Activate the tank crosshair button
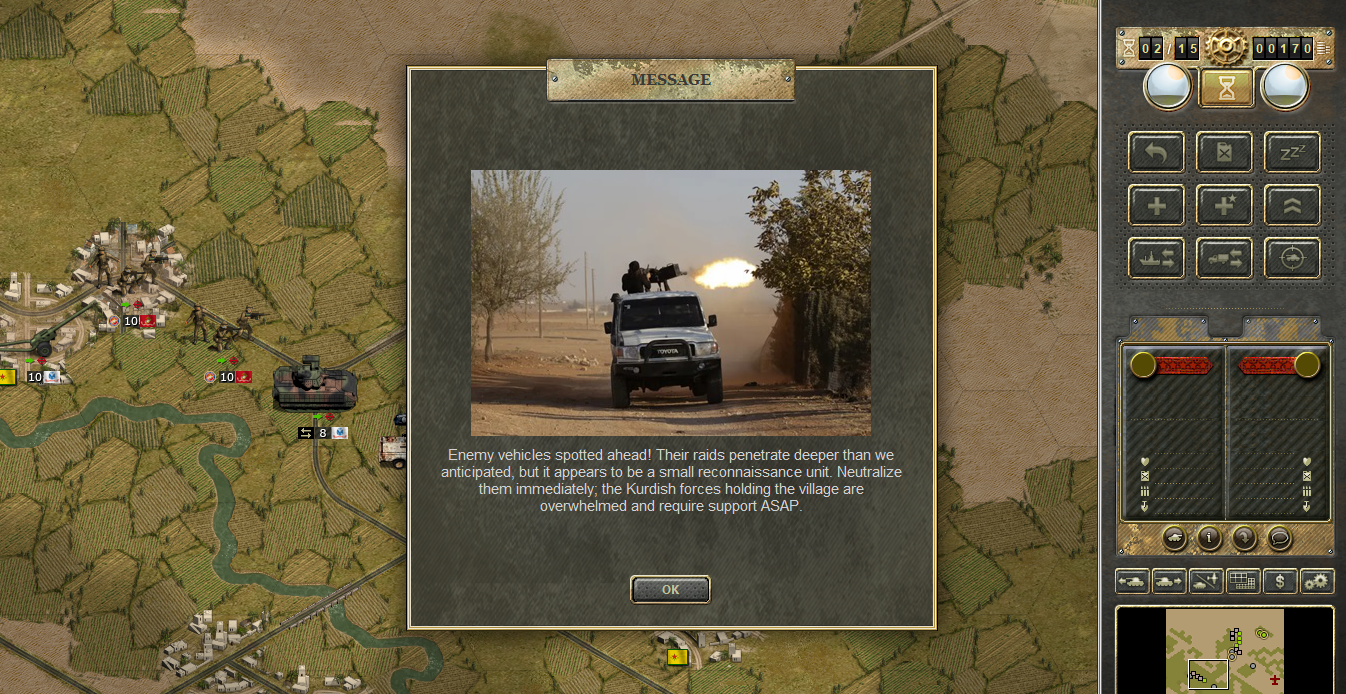Image resolution: width=1346 pixels, height=694 pixels. [x=1292, y=258]
